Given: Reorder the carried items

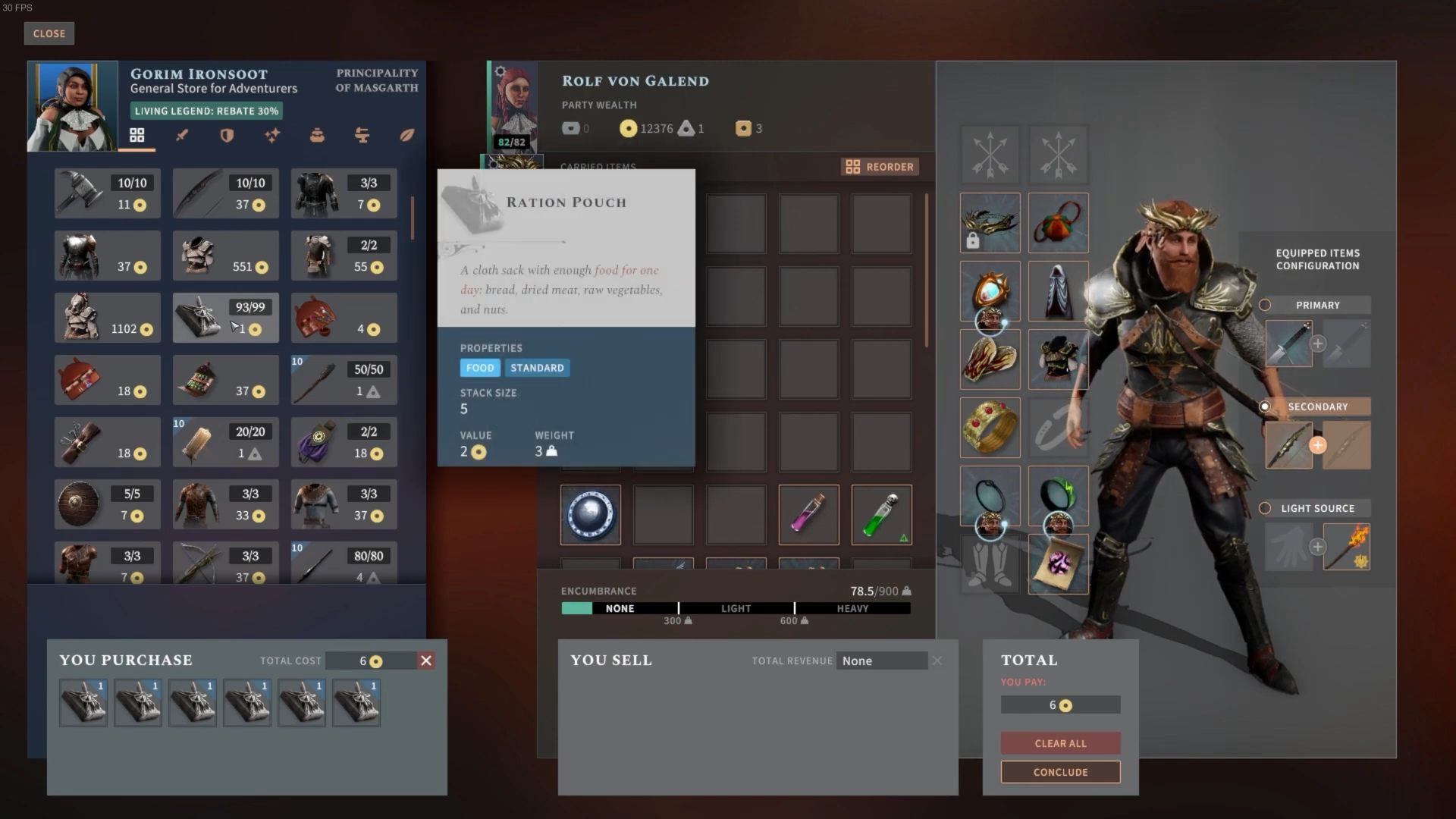Looking at the screenshot, I should [x=880, y=167].
